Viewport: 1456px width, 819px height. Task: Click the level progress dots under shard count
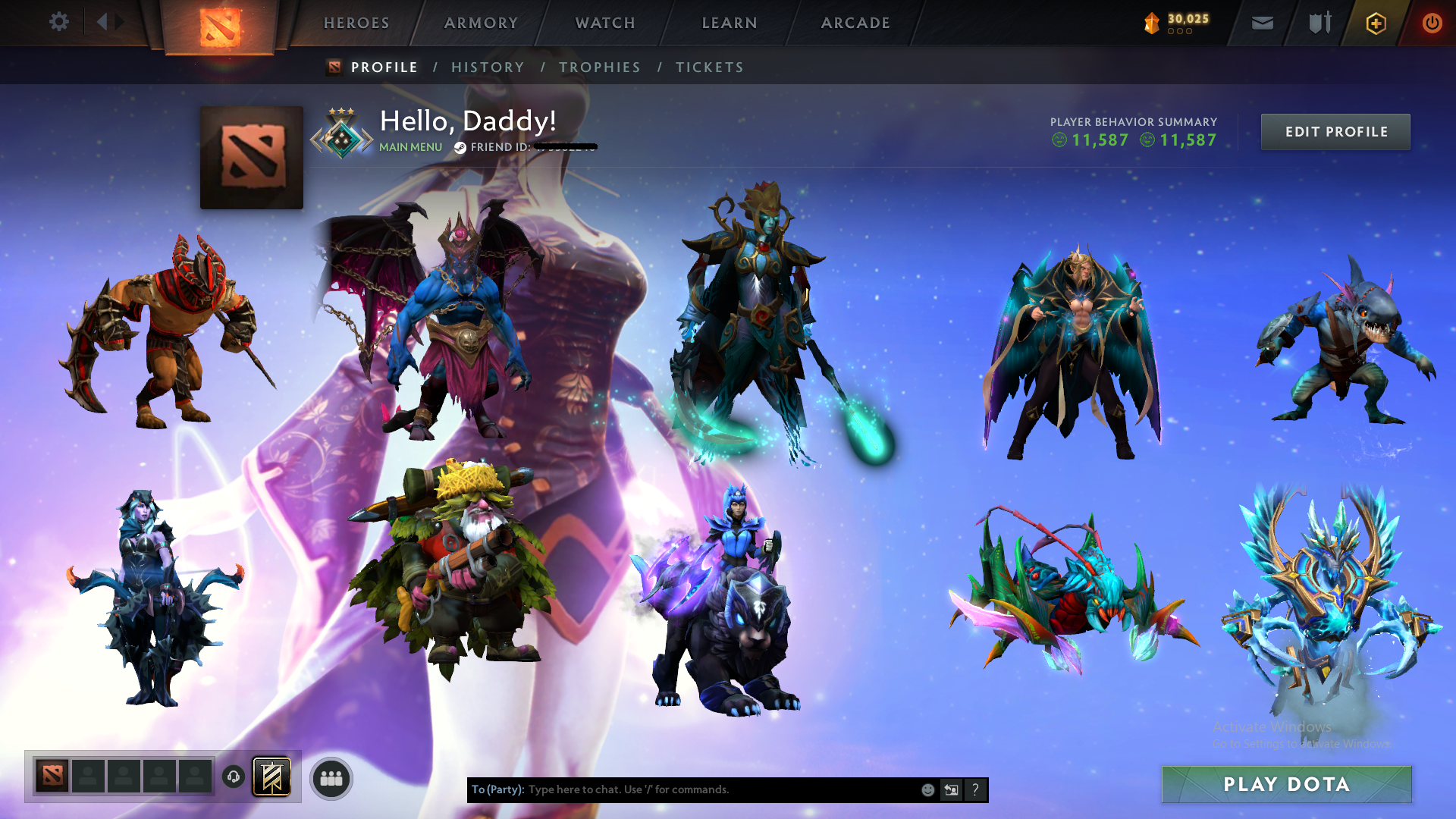tap(1178, 32)
